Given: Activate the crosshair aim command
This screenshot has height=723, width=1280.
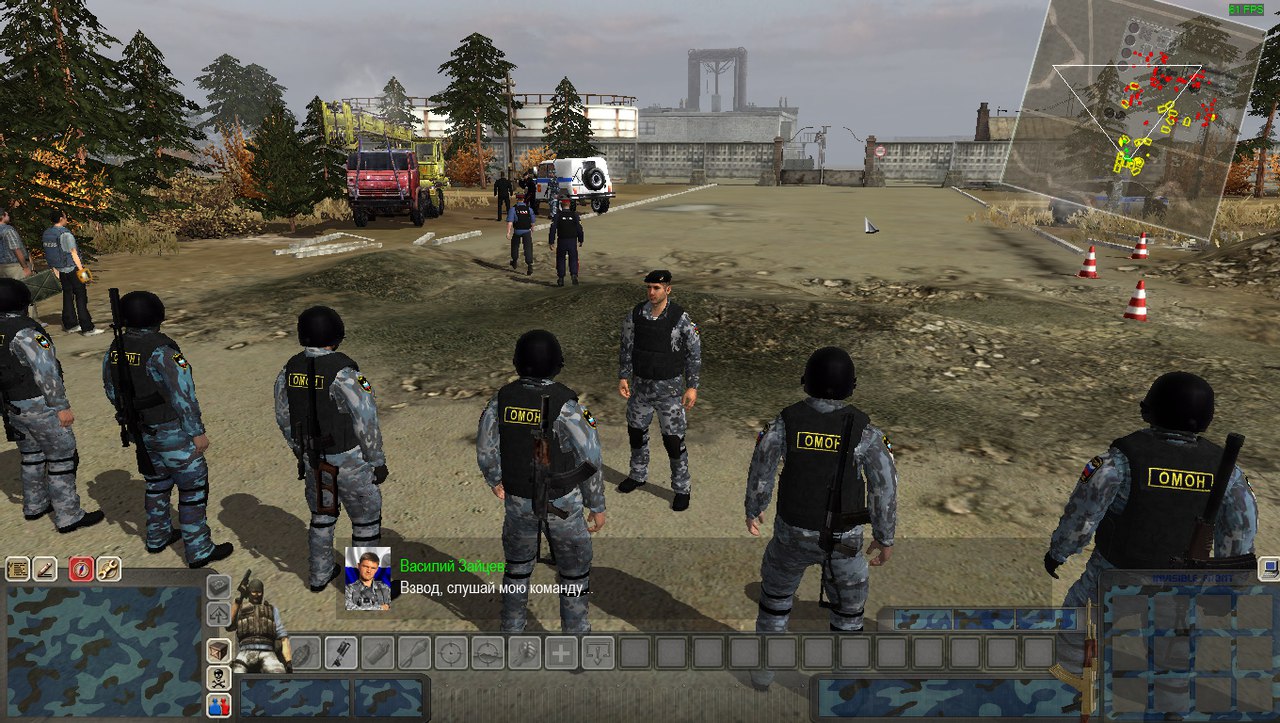Looking at the screenshot, I should (x=451, y=653).
